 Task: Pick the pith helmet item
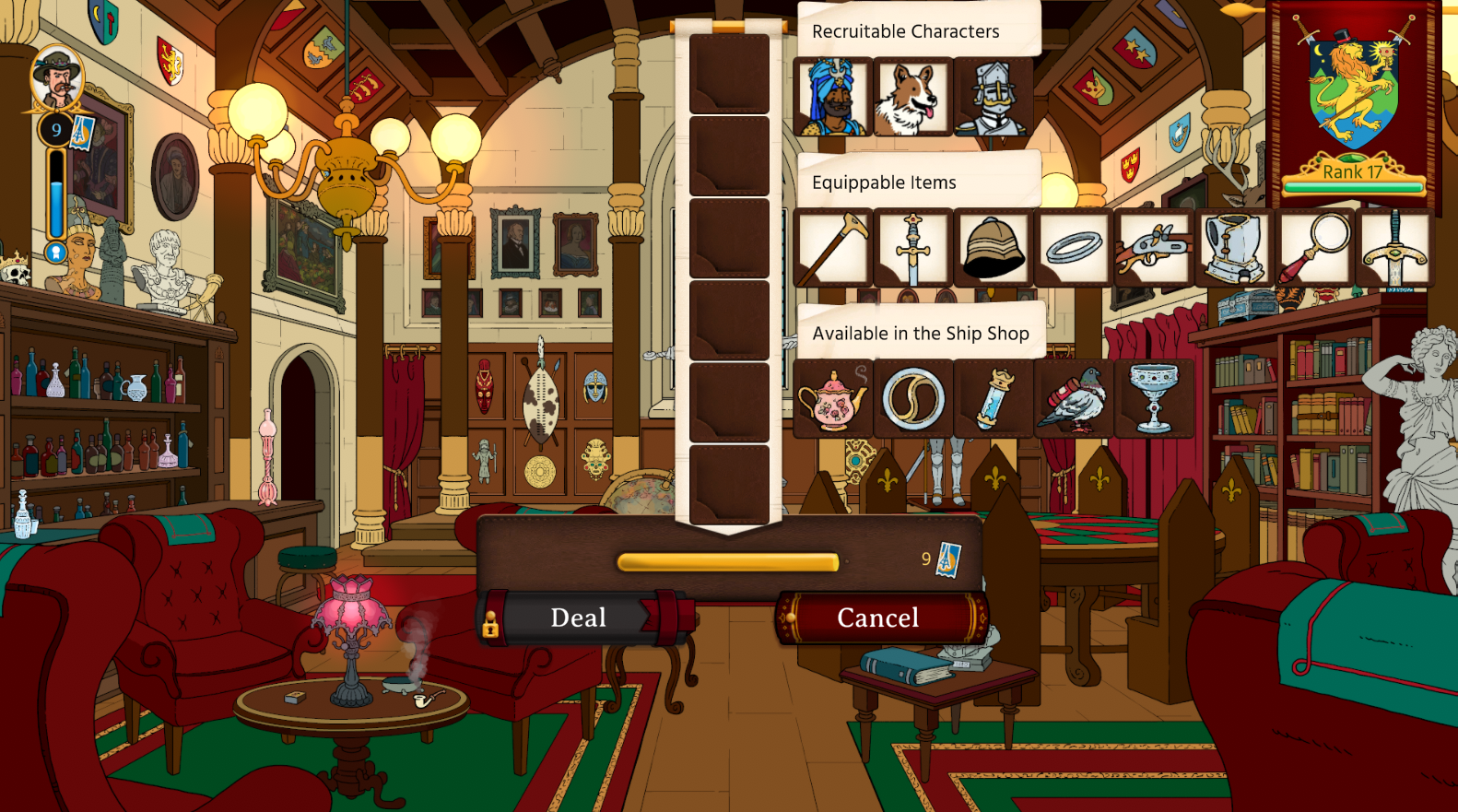(993, 248)
